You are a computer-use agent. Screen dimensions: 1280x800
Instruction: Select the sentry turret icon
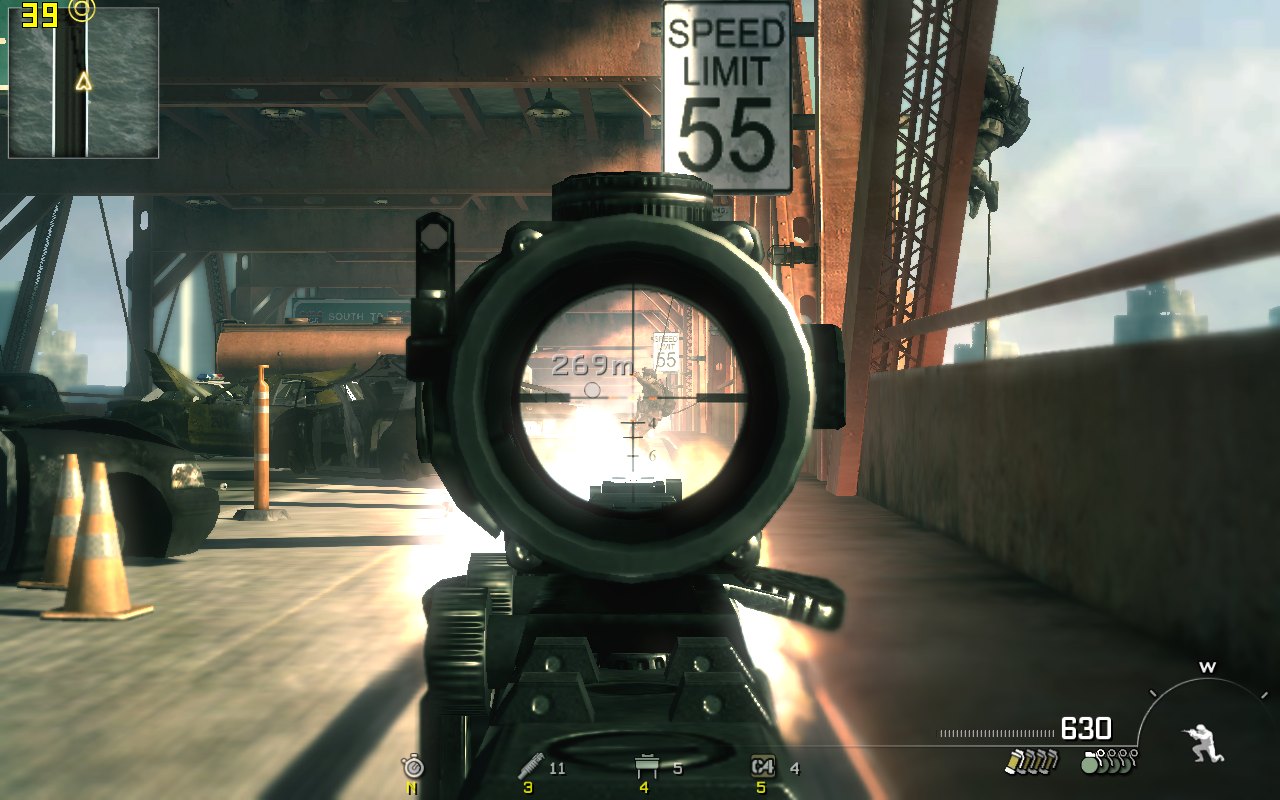coord(646,767)
